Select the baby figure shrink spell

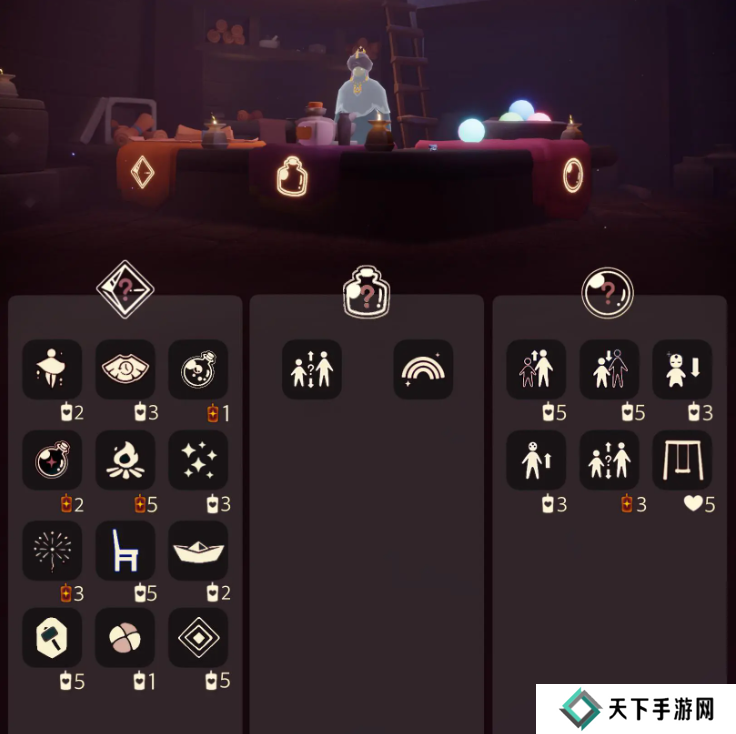click(682, 370)
